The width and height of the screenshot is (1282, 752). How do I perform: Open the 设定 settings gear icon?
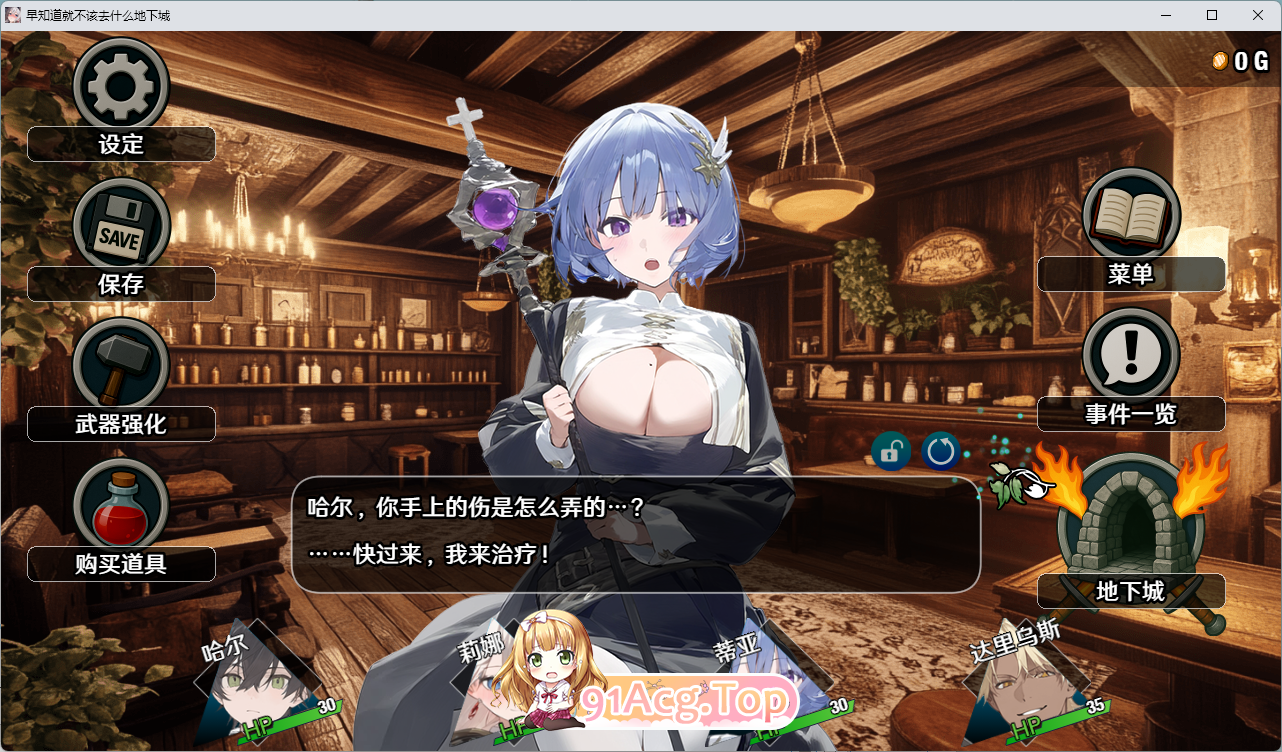coord(120,86)
